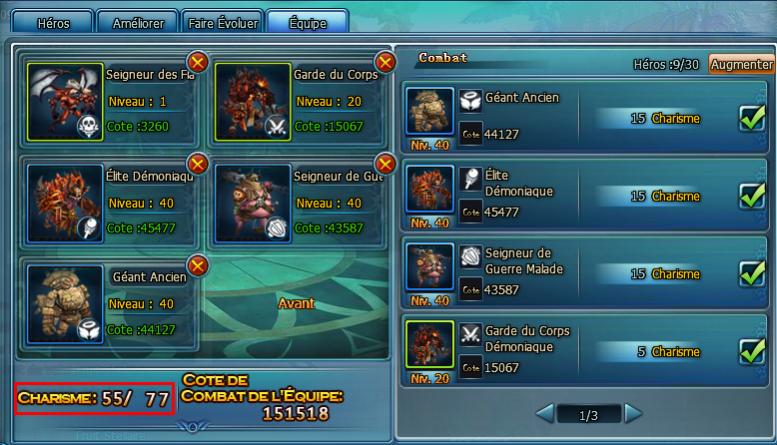This screenshot has height=445, width=777.
Task: Remove Élite Démoniaque from the team formation
Action: pyautogui.click(x=197, y=163)
